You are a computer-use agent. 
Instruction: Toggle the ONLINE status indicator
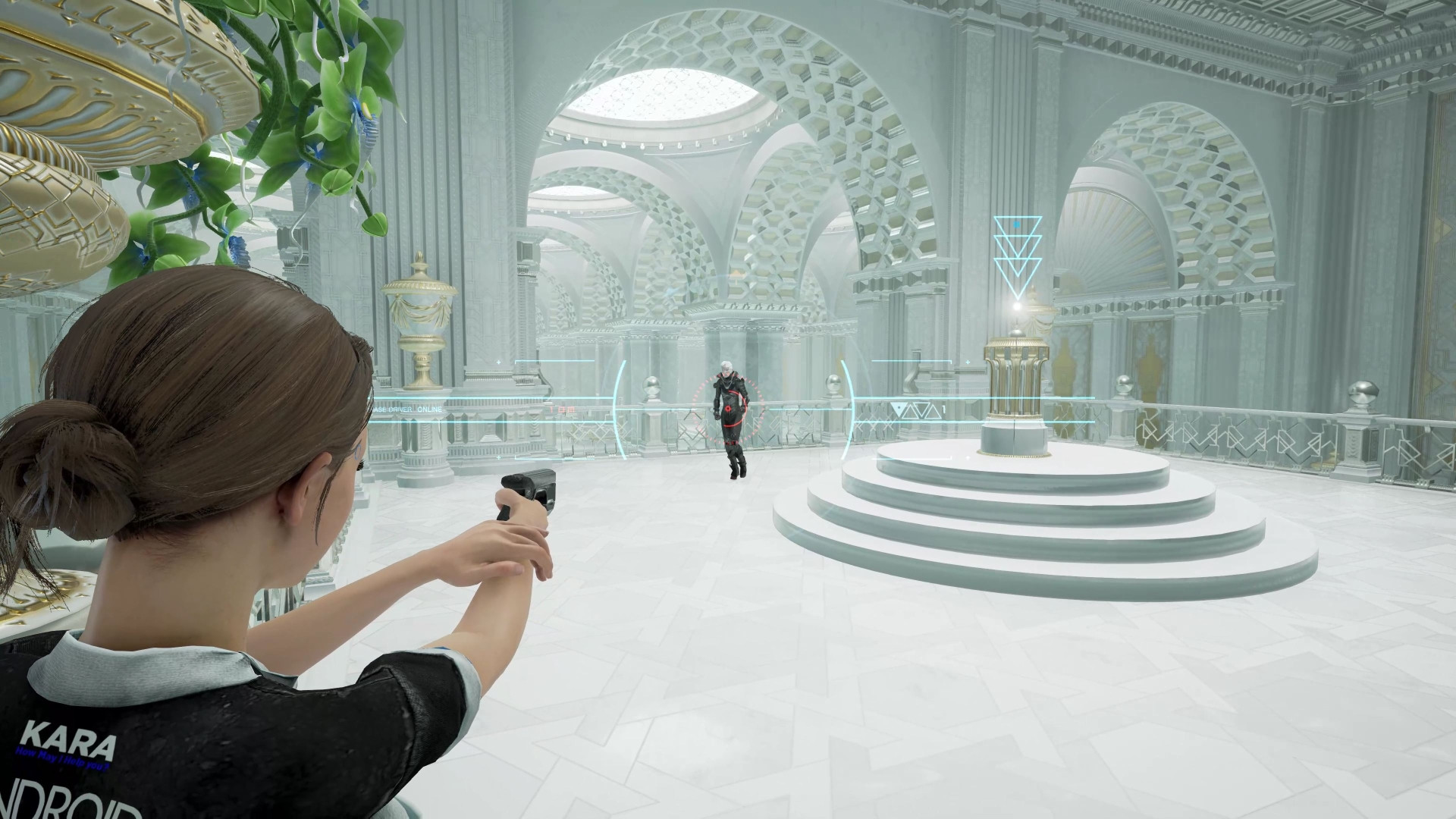pos(428,409)
